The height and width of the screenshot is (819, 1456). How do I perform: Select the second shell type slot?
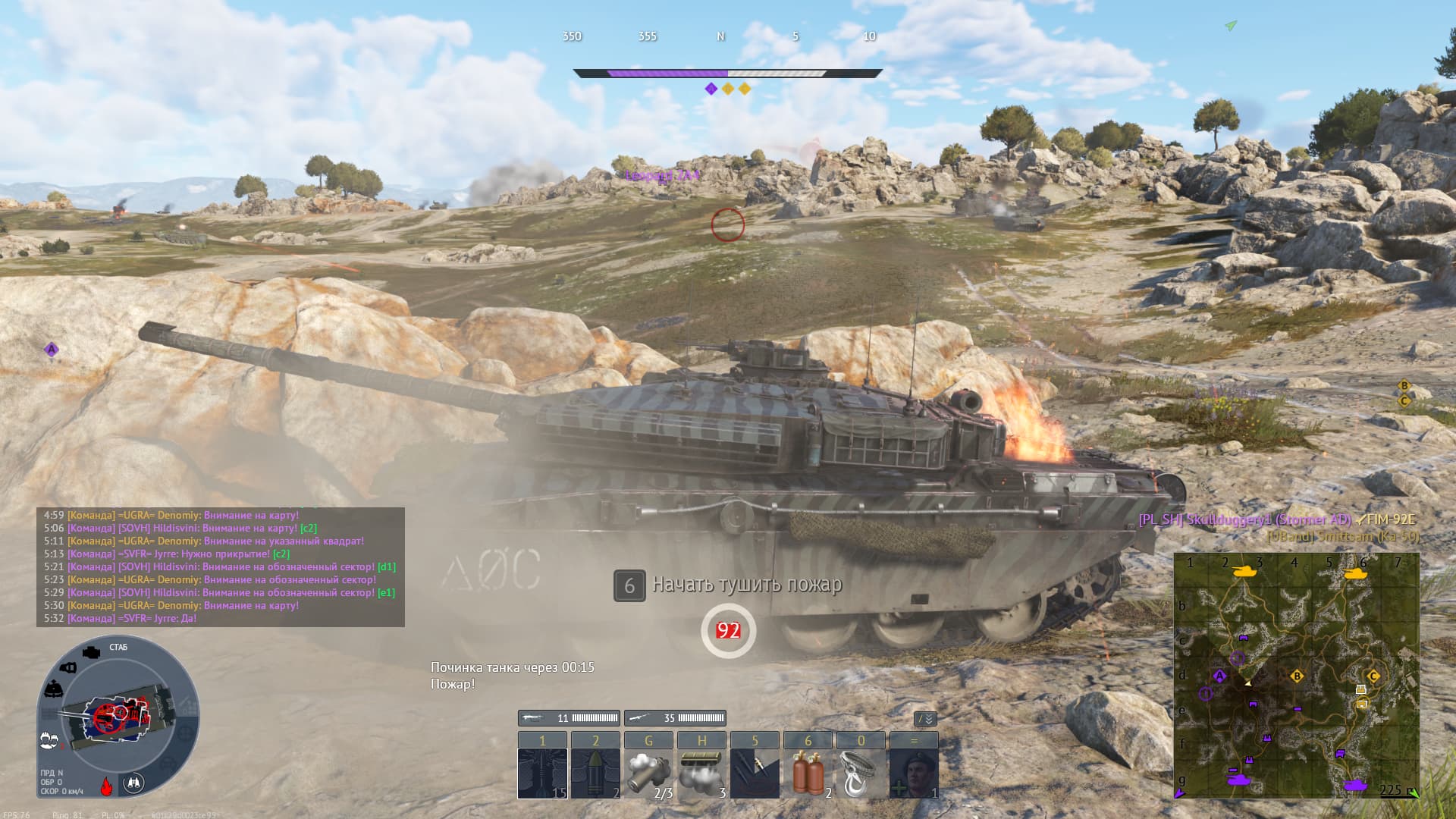595,772
